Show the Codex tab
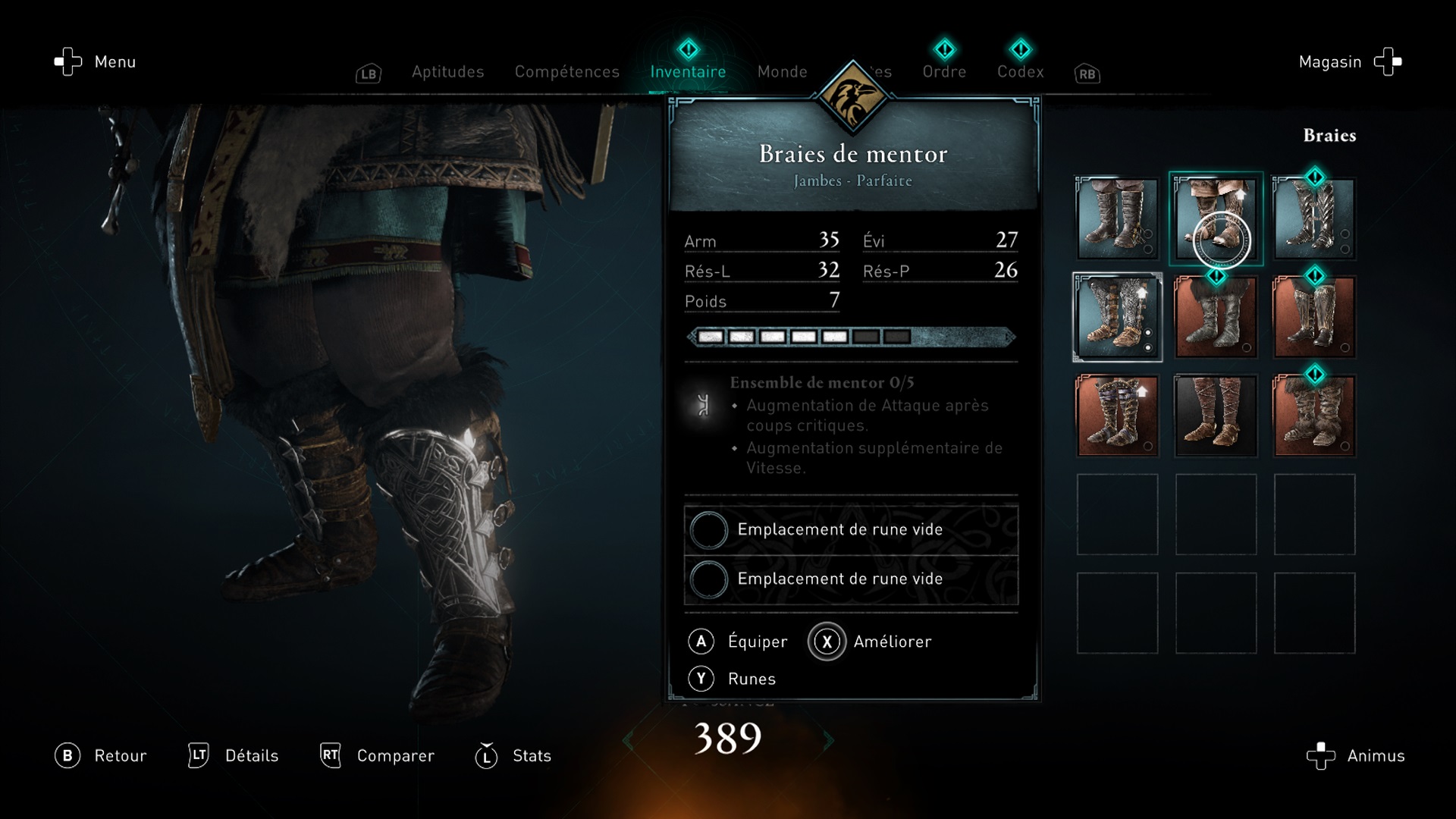 coord(1020,72)
